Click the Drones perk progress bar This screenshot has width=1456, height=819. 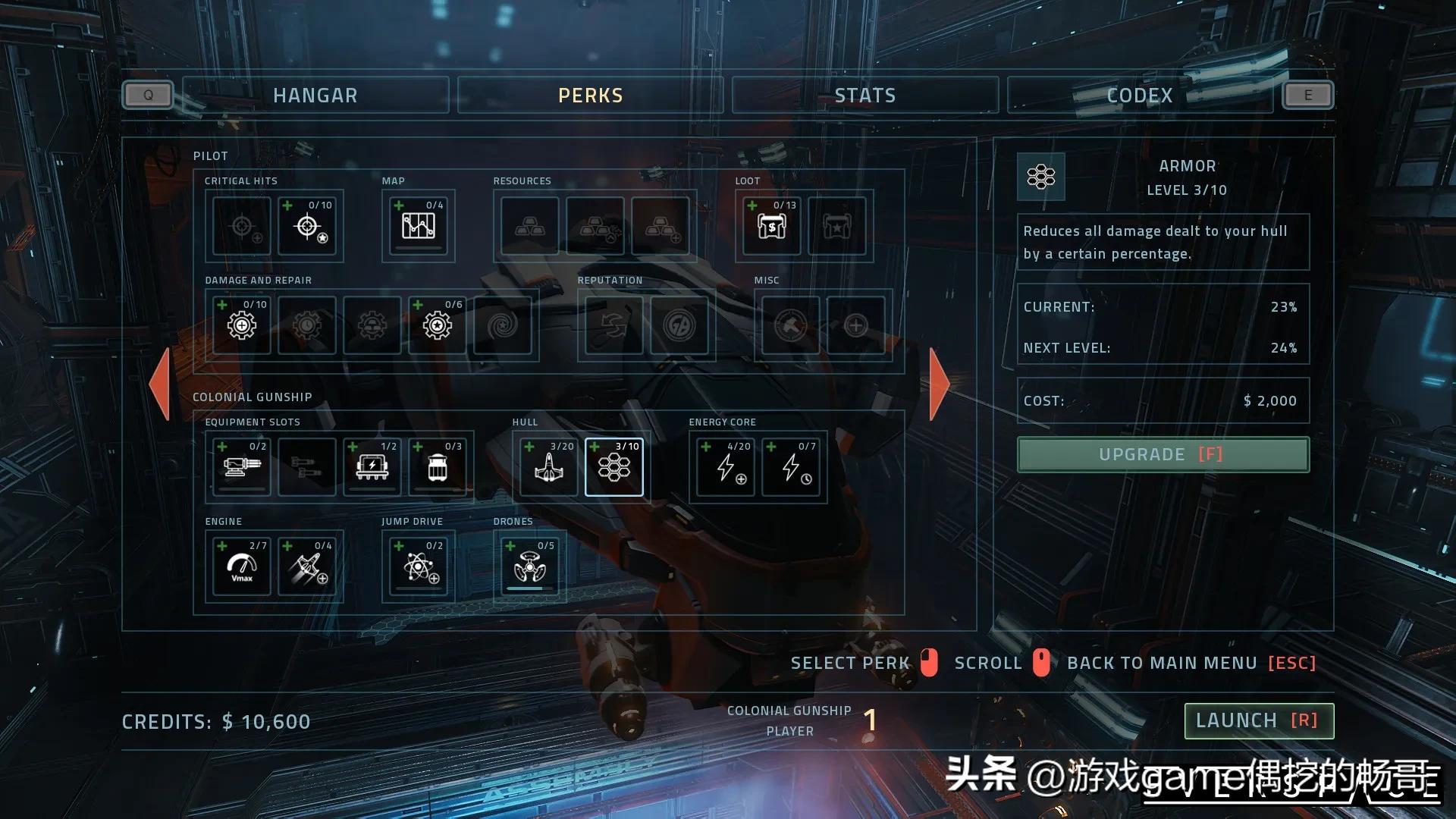(529, 587)
